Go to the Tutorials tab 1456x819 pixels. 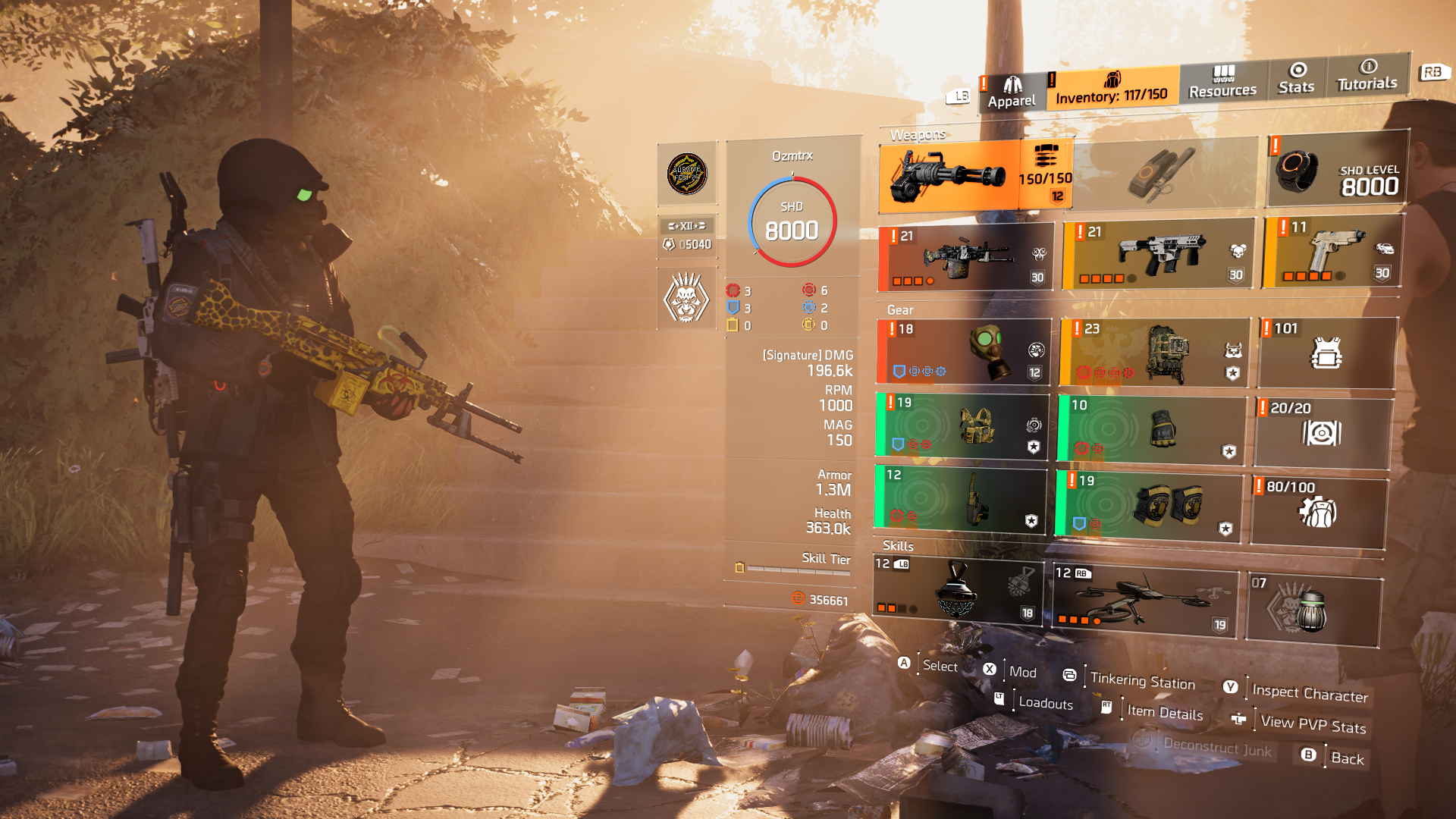click(1367, 75)
